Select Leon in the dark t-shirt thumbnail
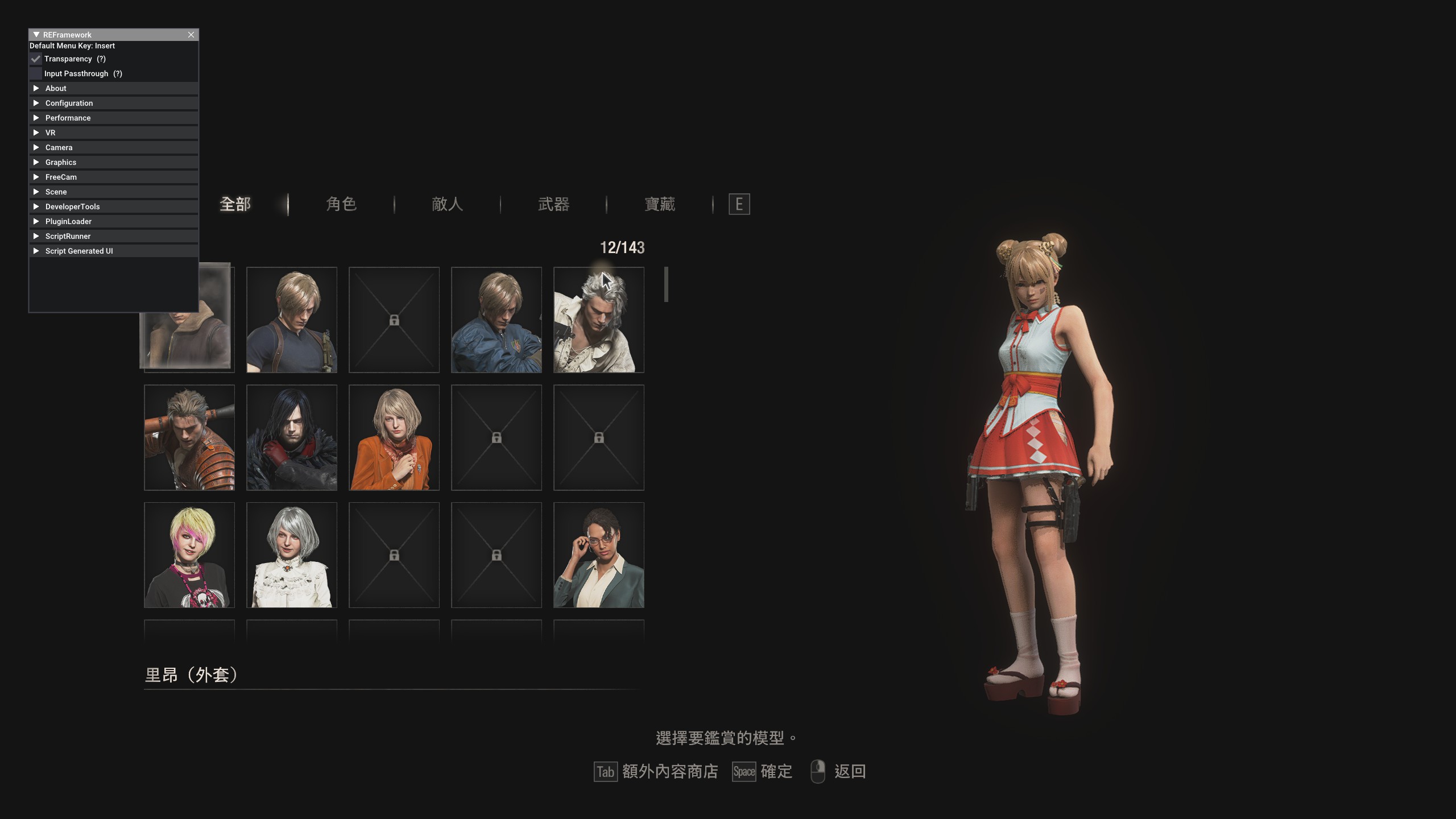The width and height of the screenshot is (1456, 819). coord(291,320)
